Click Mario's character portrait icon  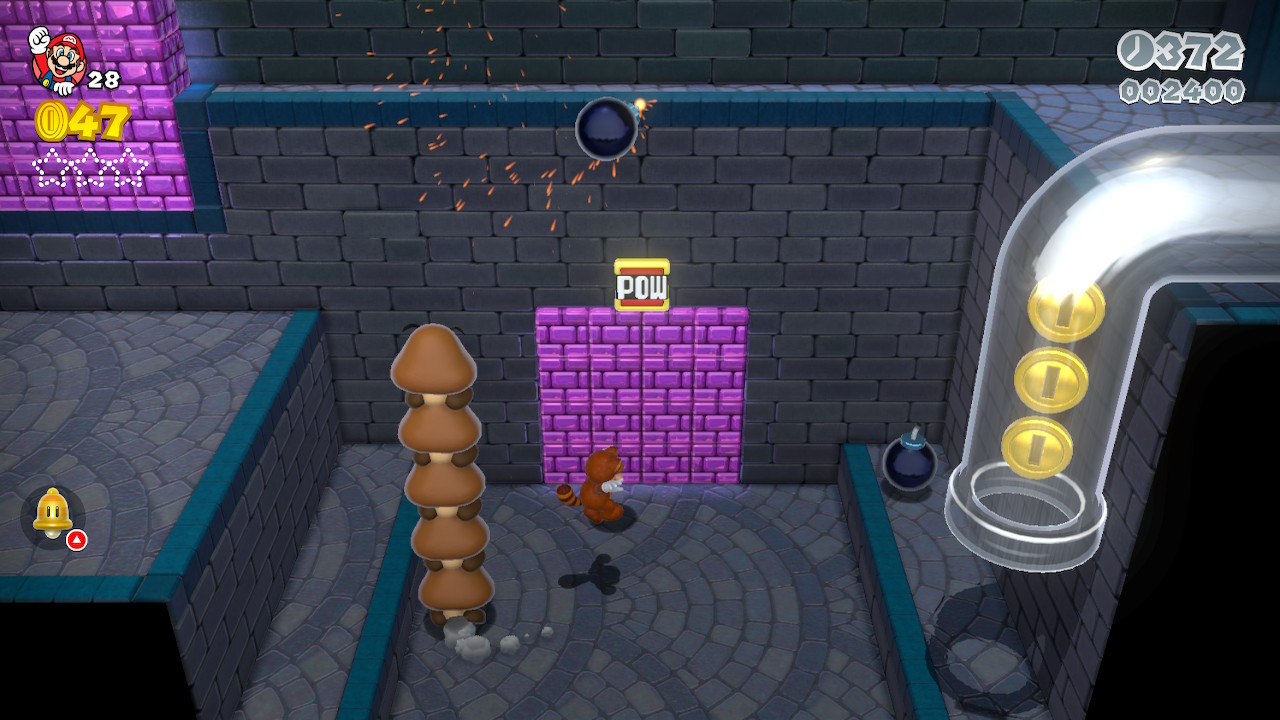[58, 58]
